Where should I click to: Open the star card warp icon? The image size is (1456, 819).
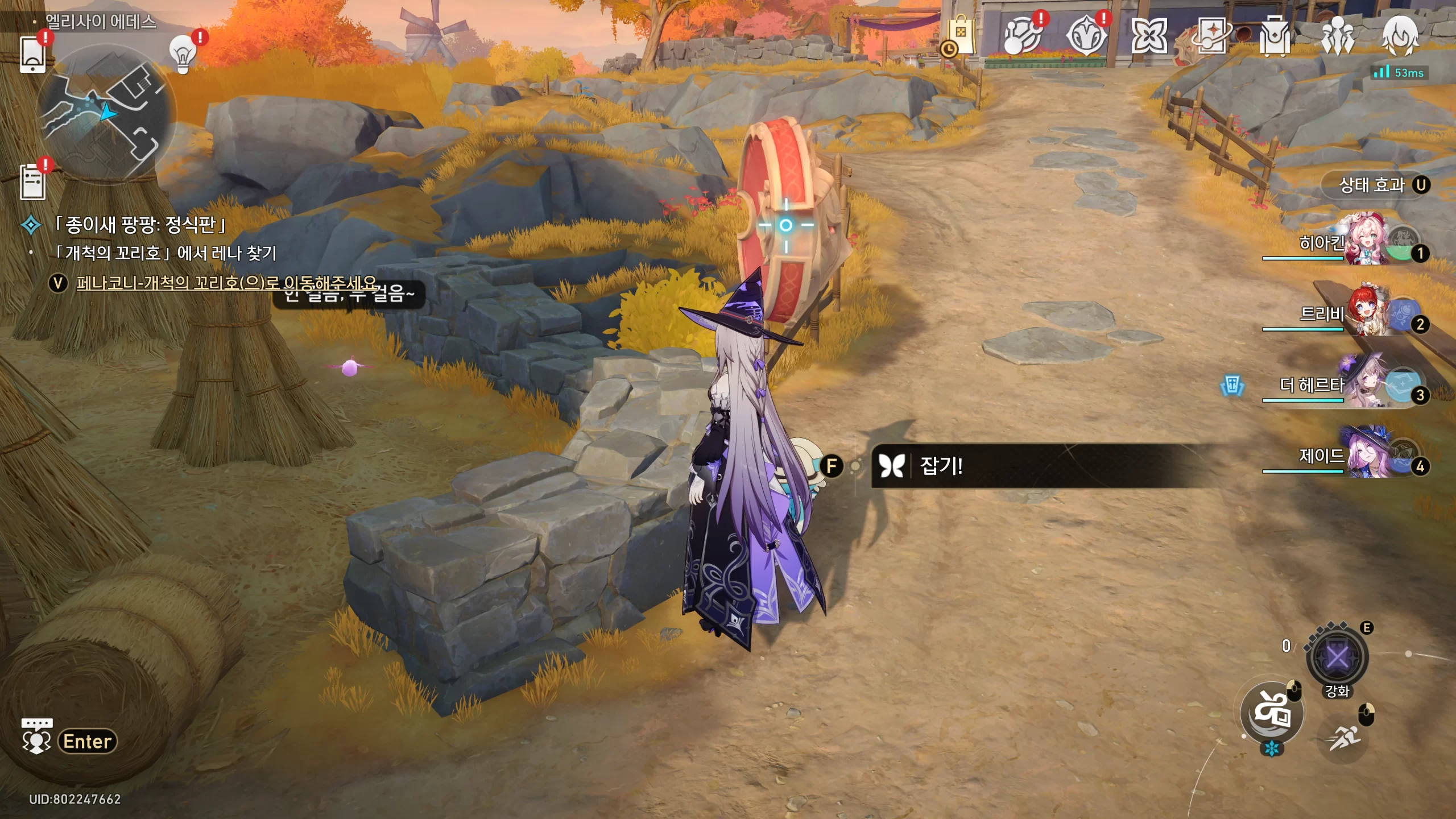pyautogui.click(x=1212, y=36)
